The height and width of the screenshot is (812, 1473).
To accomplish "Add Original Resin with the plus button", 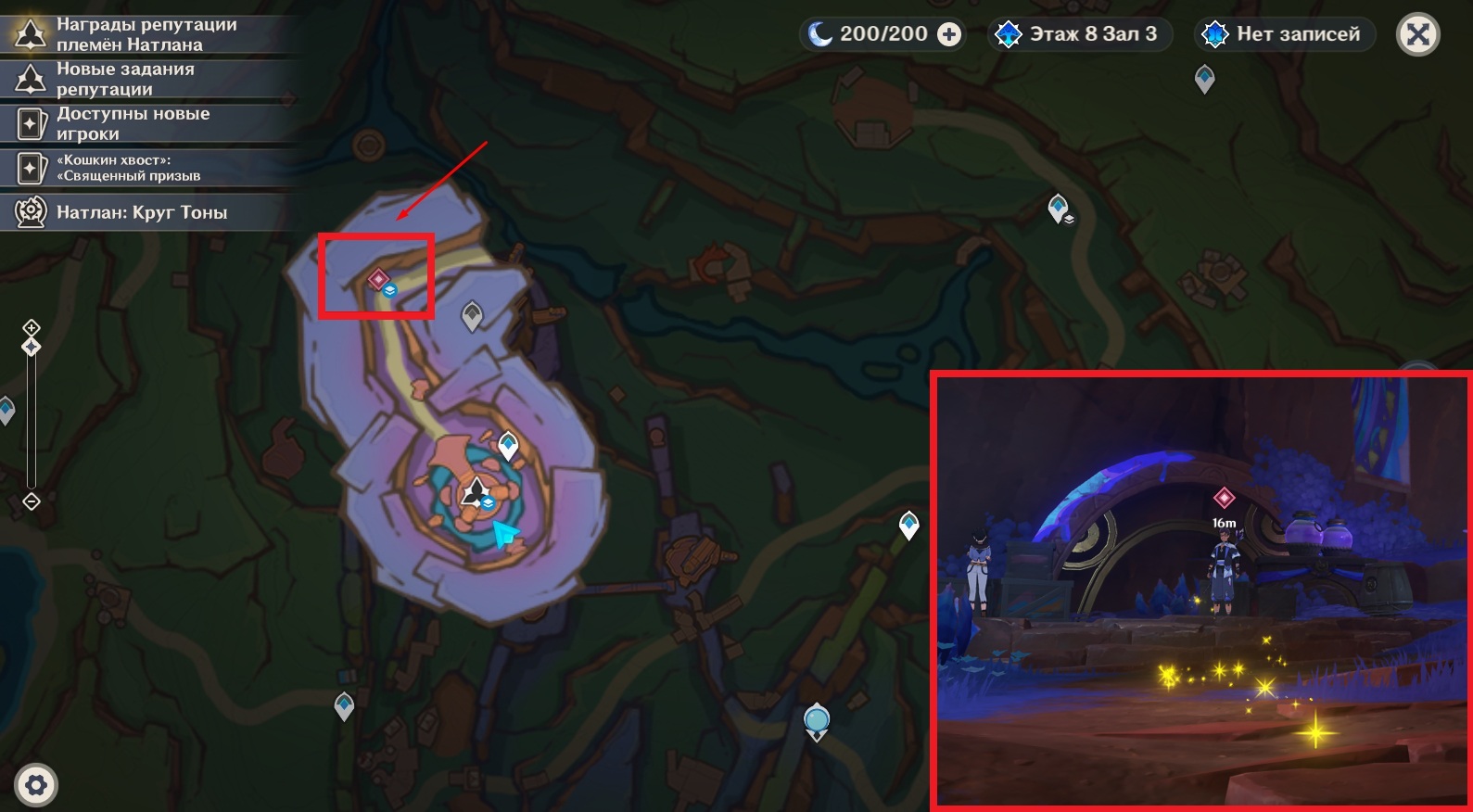I will 949,34.
